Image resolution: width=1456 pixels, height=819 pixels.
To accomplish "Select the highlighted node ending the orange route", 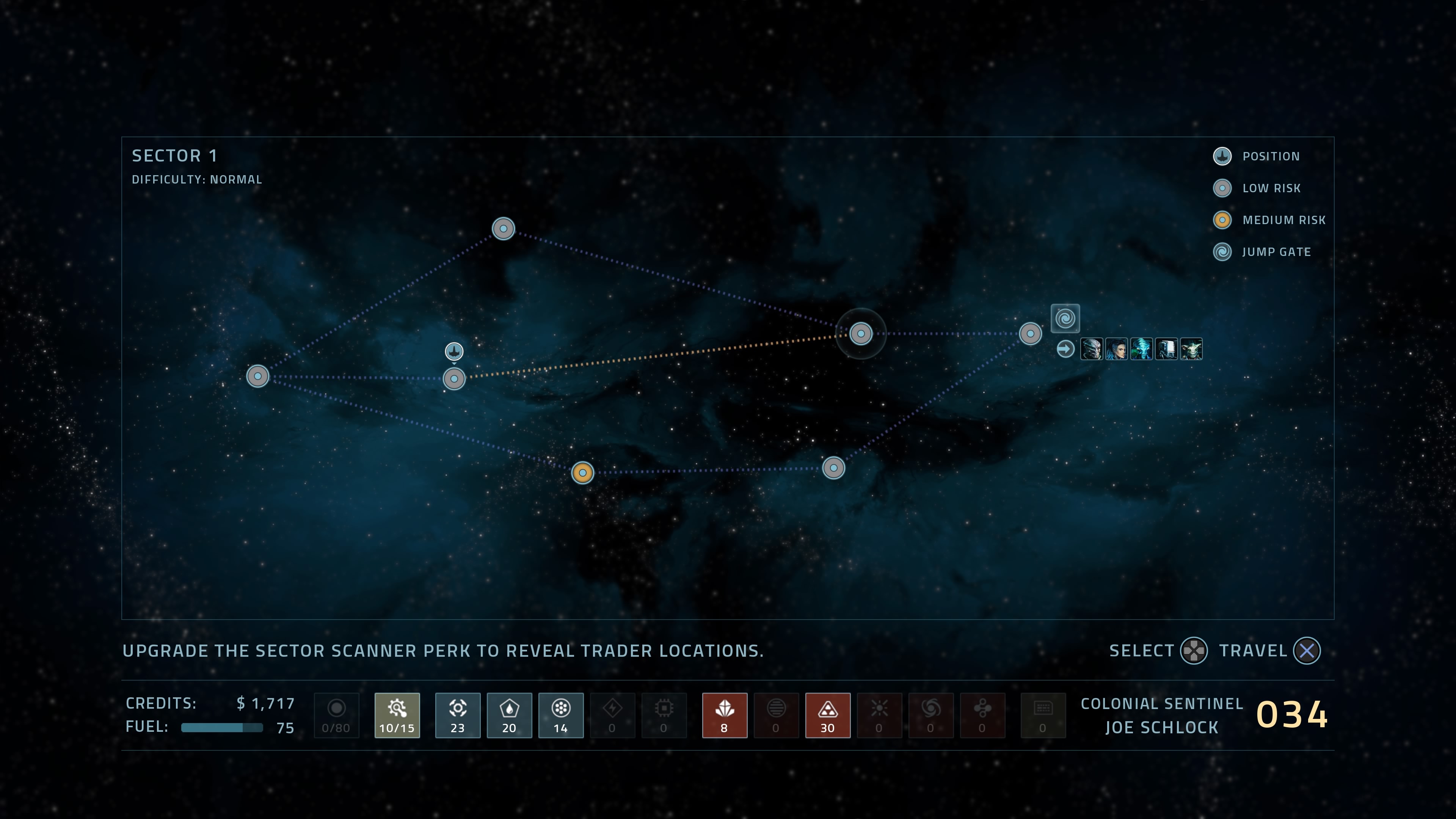I will click(x=860, y=334).
